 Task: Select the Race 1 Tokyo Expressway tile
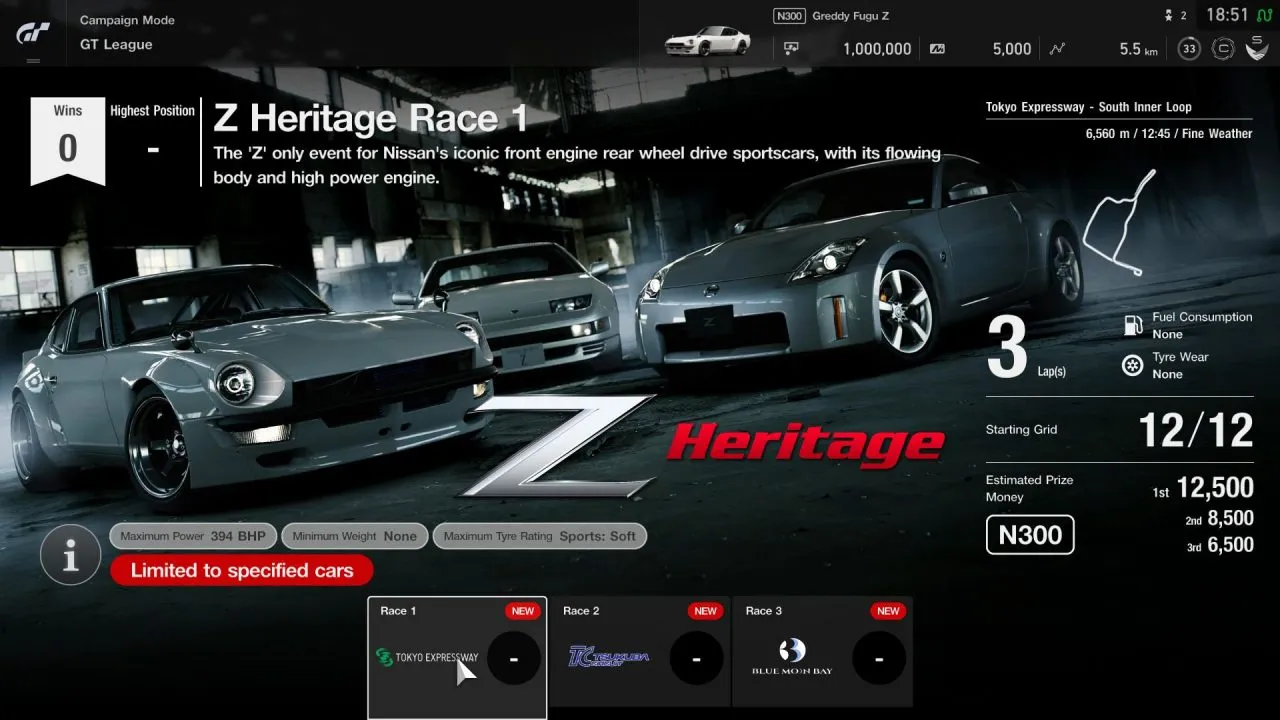pos(457,656)
